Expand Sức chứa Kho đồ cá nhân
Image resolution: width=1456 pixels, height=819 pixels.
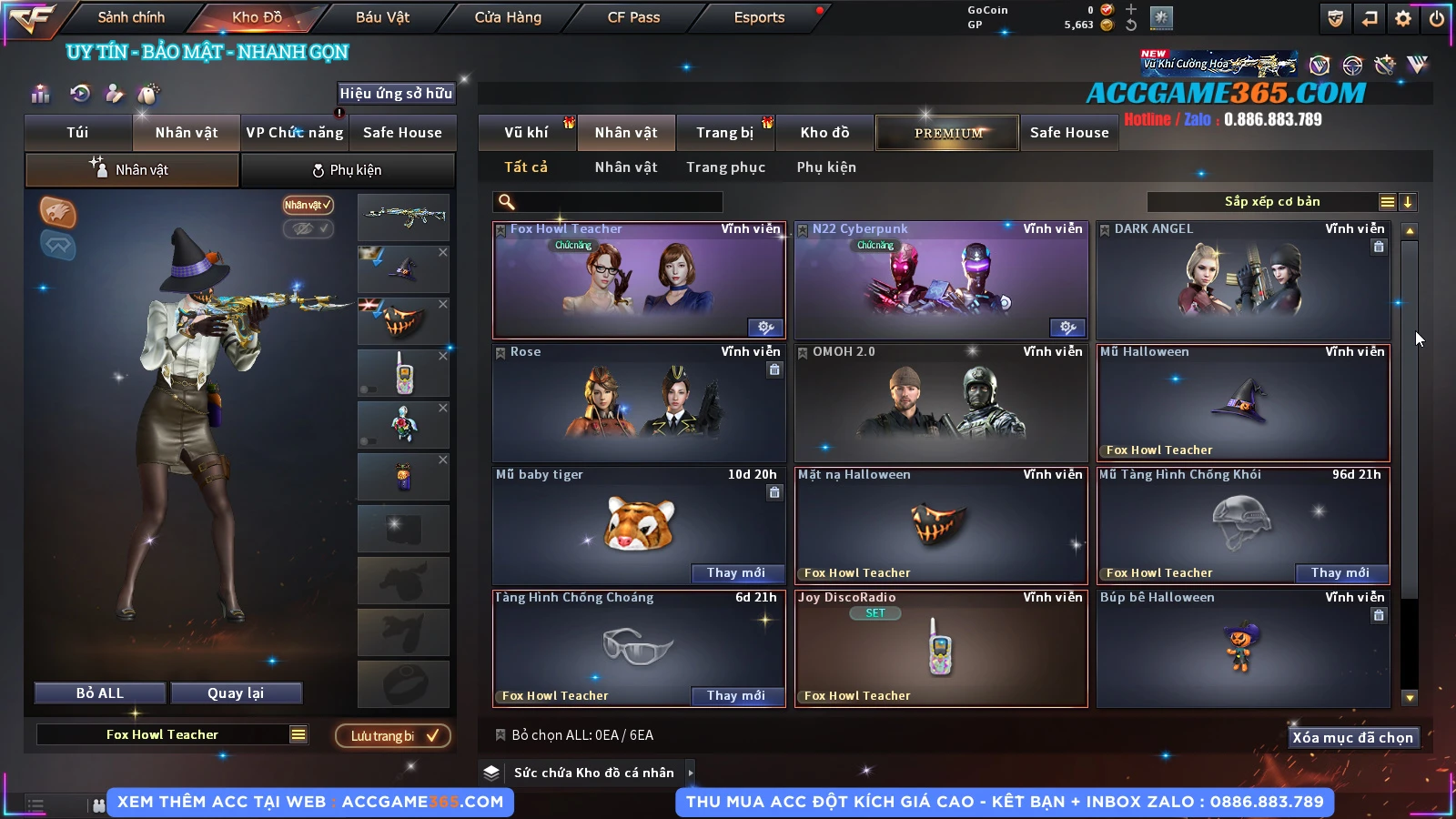(x=691, y=773)
